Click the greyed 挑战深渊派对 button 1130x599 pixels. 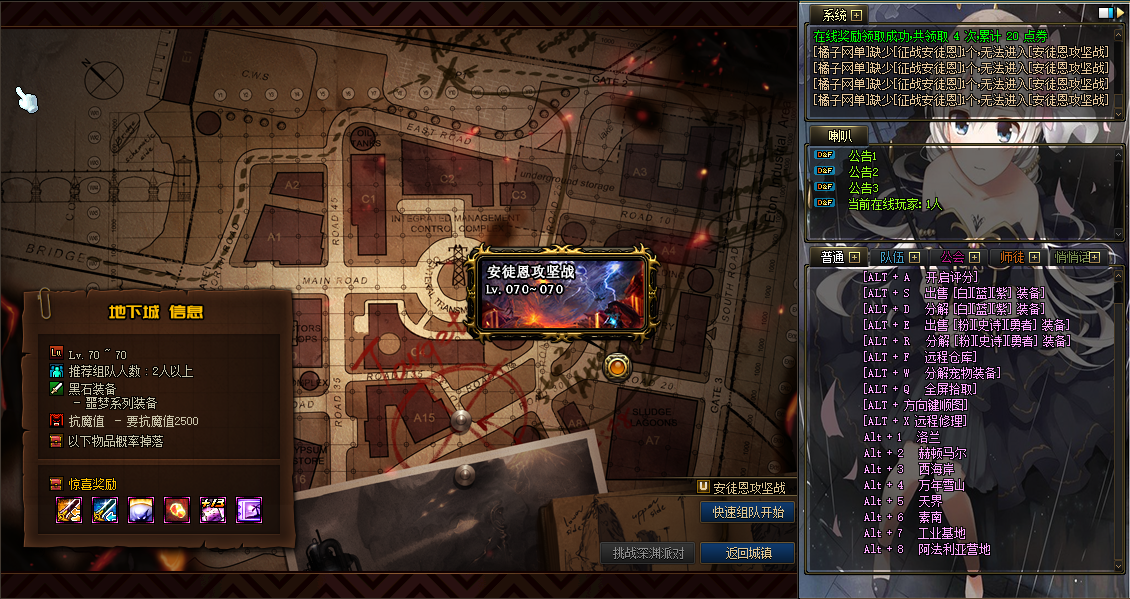click(x=648, y=553)
